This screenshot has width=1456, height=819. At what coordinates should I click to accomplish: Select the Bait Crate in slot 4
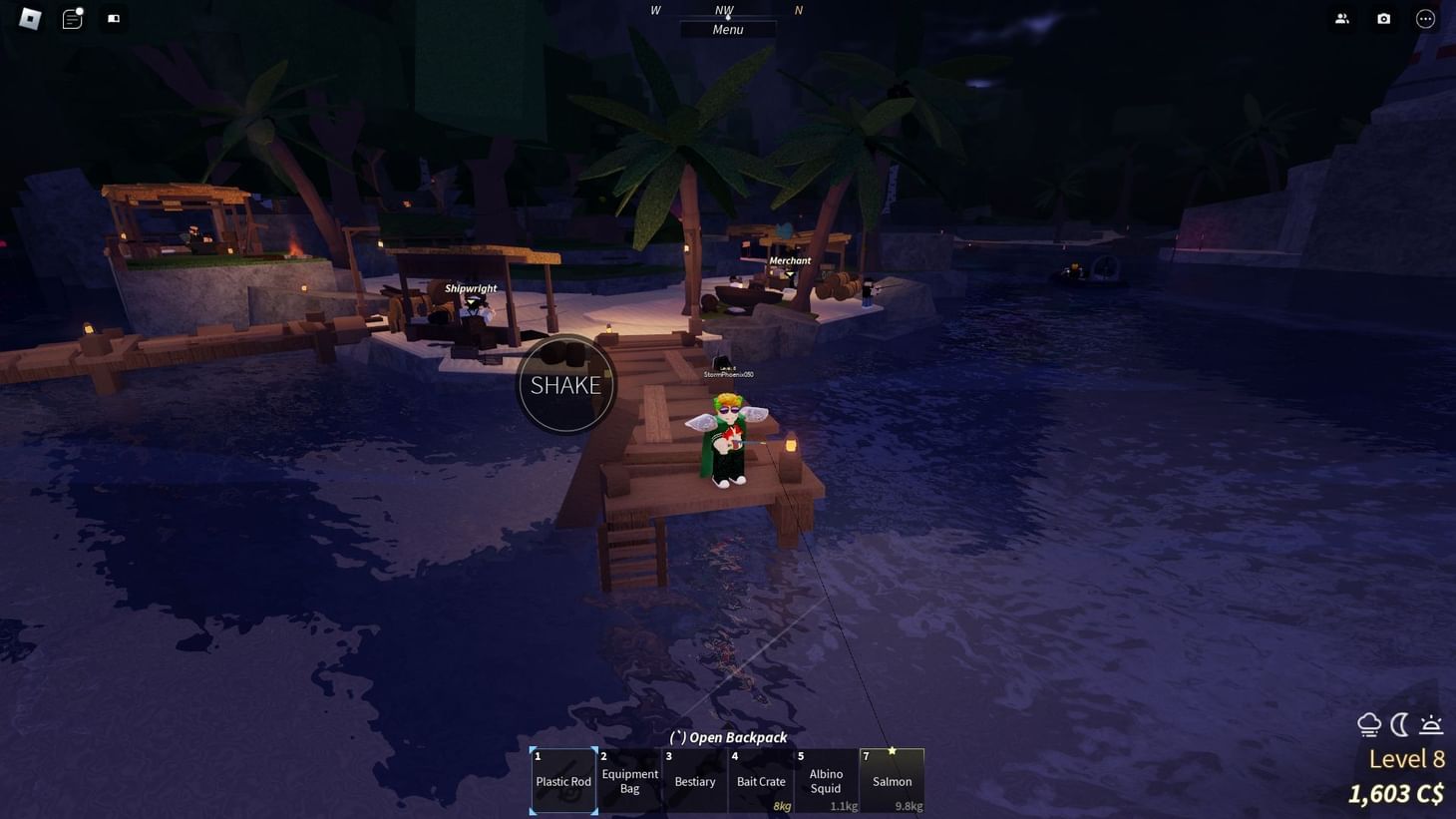pos(761,781)
